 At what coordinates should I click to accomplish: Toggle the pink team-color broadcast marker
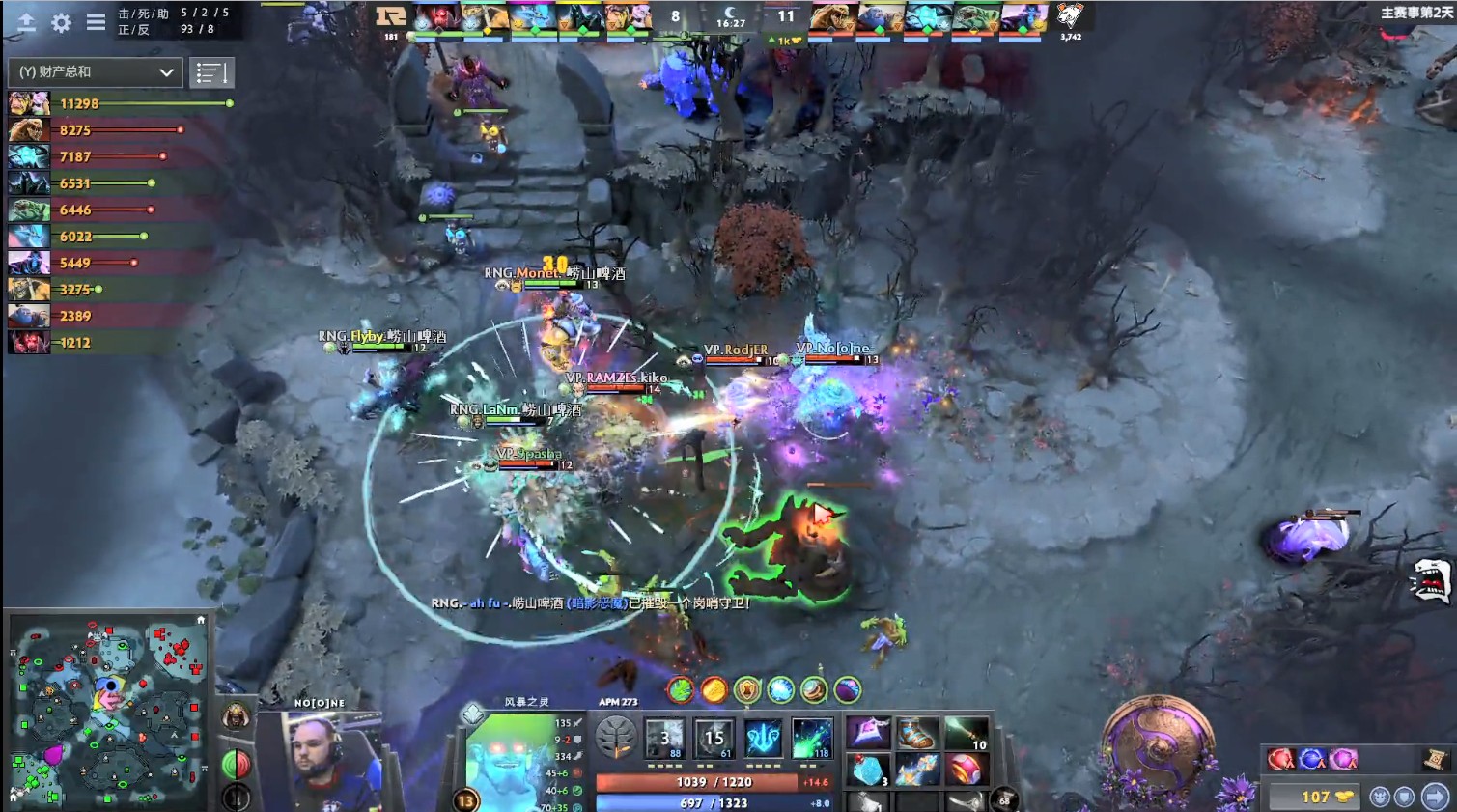pyautogui.click(x=1342, y=758)
